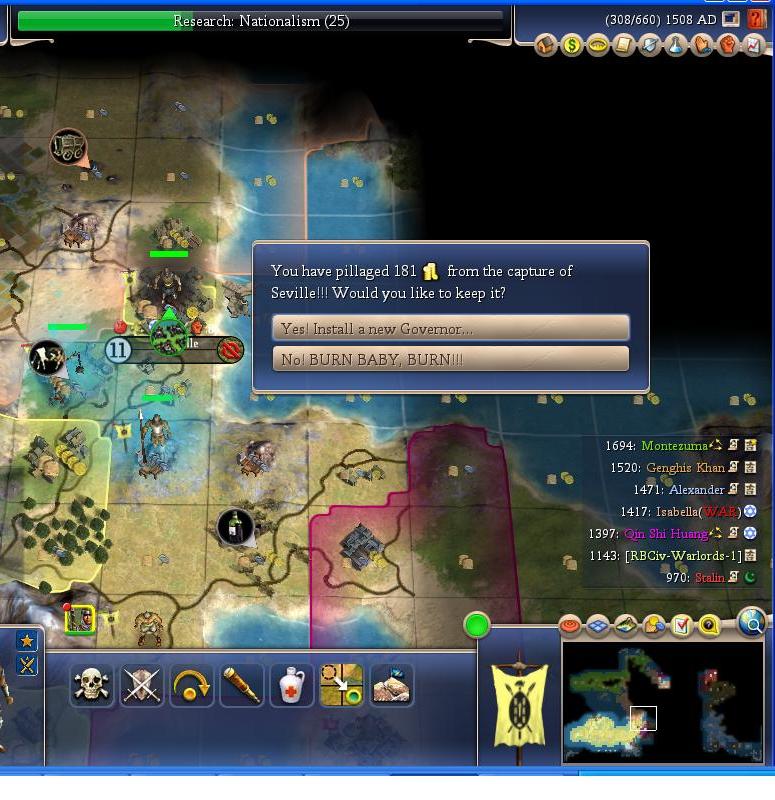
Task: Select Montezuma in the scoreboard
Action: pyautogui.click(x=675, y=446)
